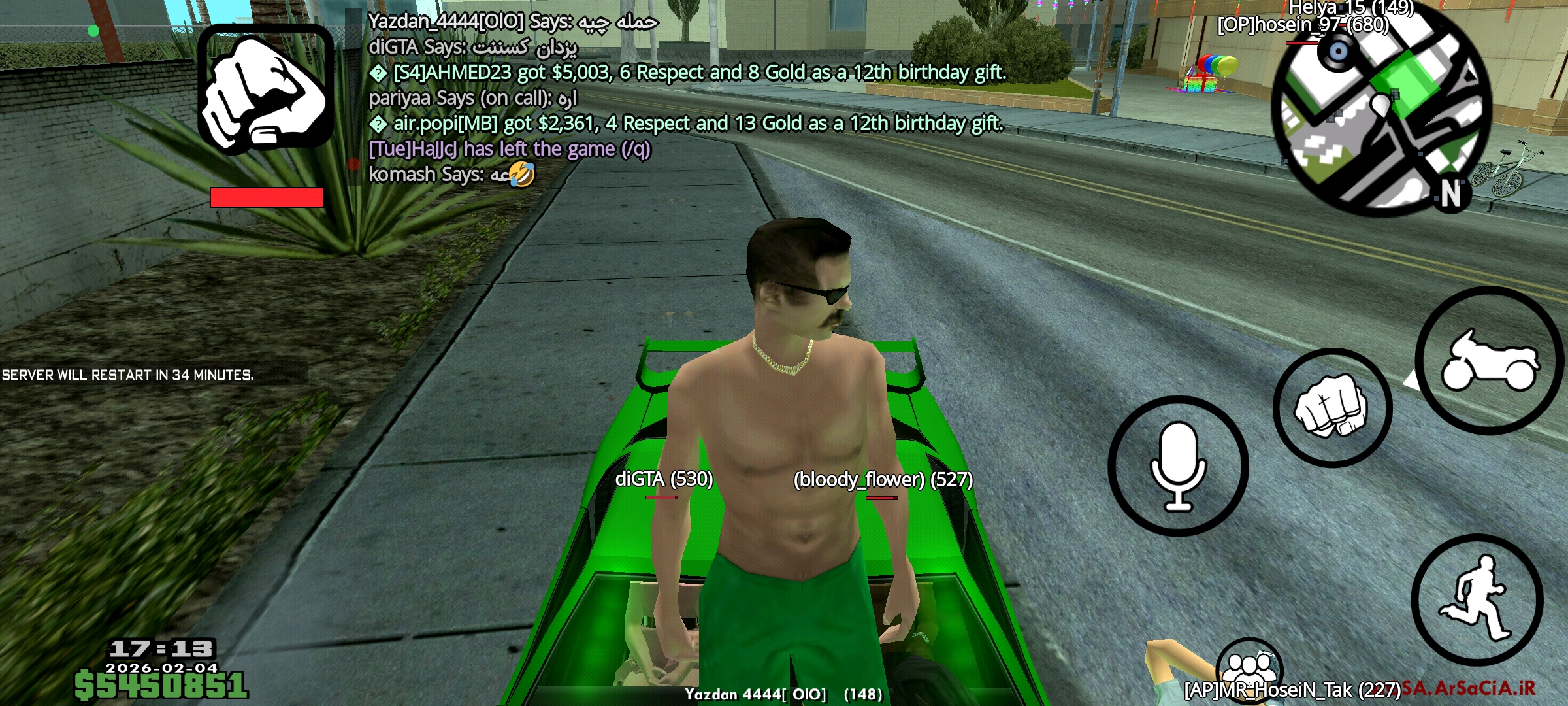1568x706 pixels.
Task: Click the server restart warning text
Action: pyautogui.click(x=127, y=375)
